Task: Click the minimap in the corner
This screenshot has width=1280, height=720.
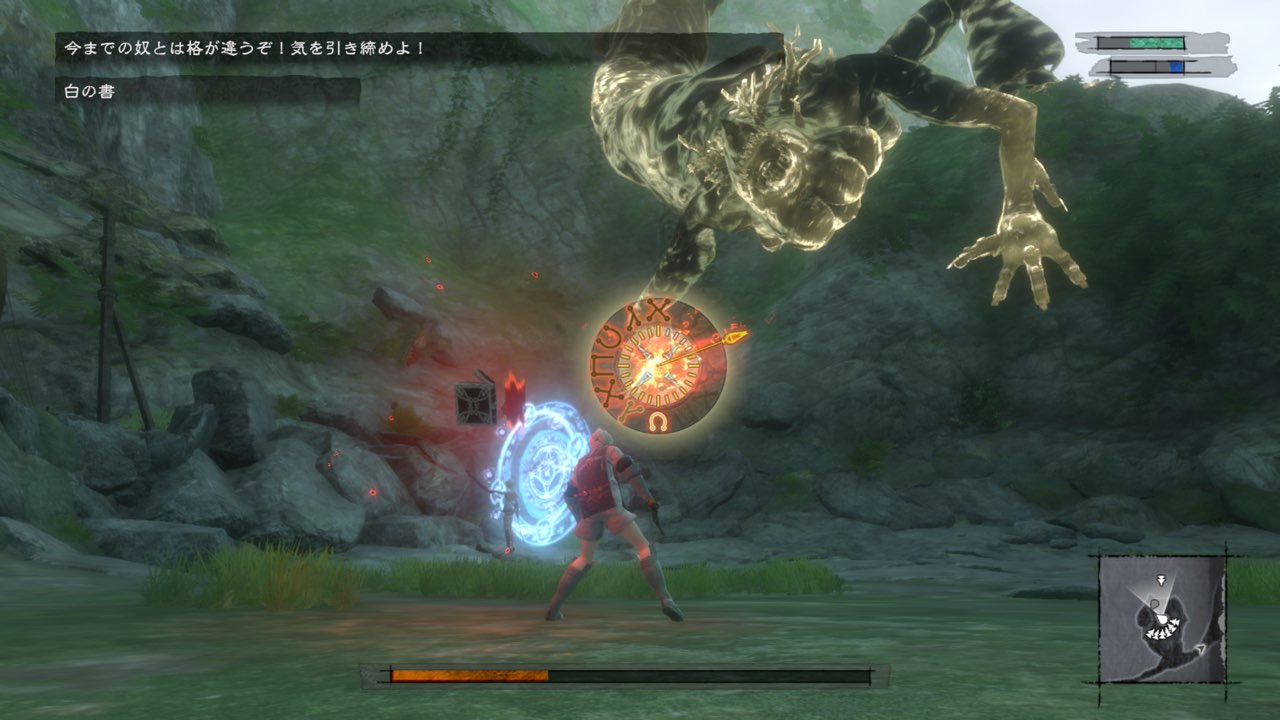Action: 1162,618
